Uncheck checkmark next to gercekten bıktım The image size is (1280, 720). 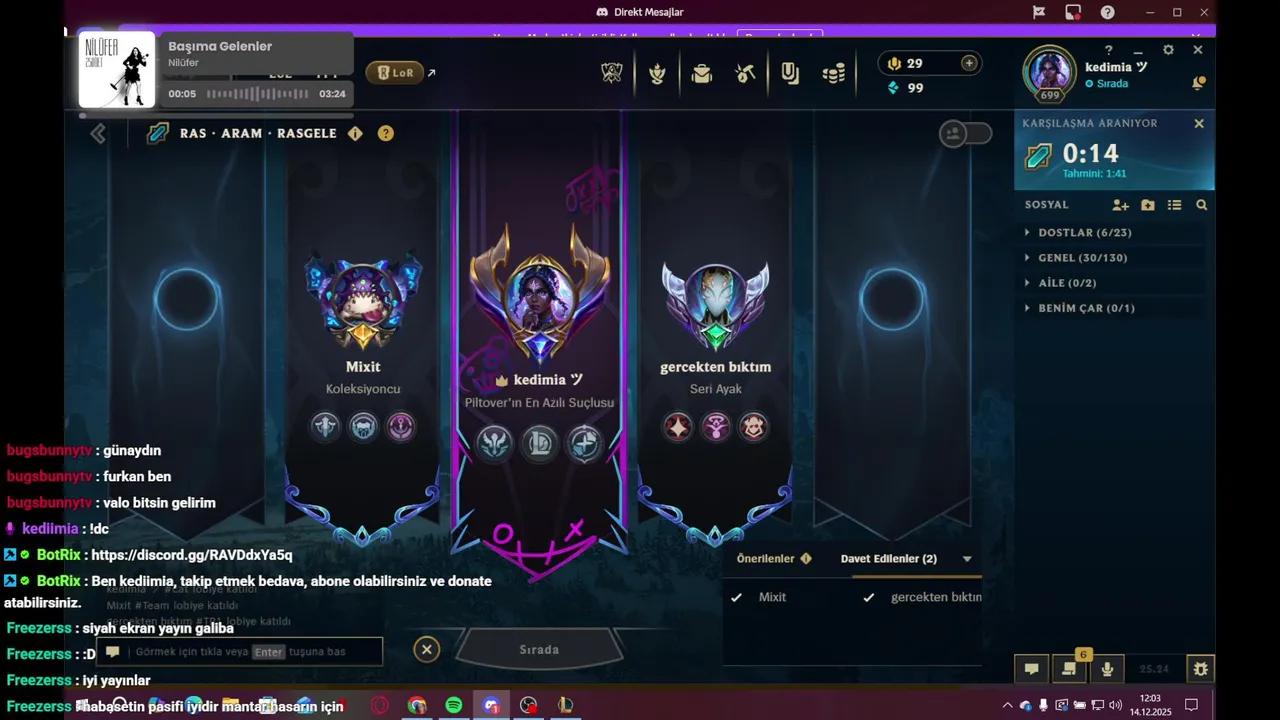(869, 597)
